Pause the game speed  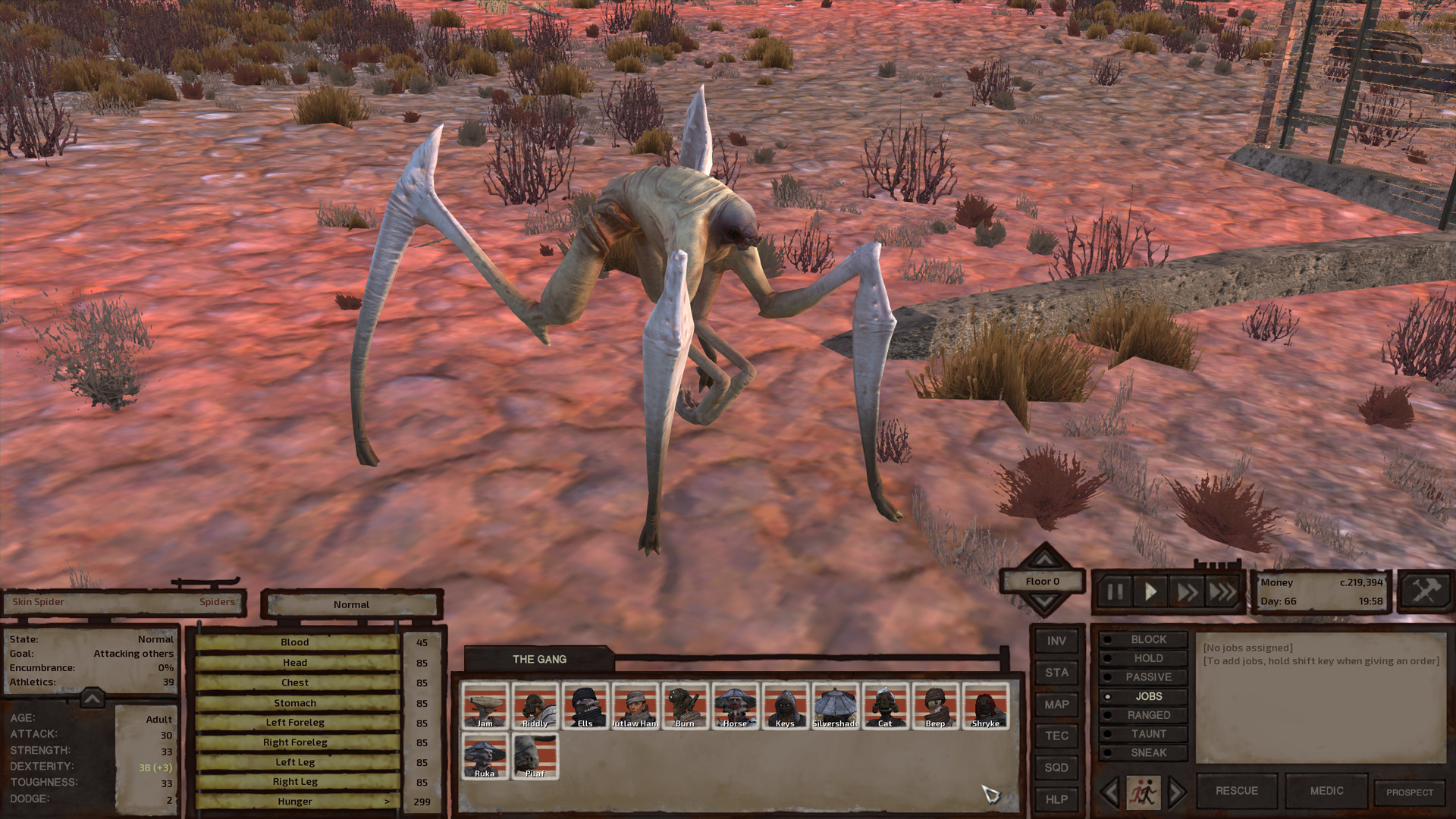pyautogui.click(x=1115, y=591)
